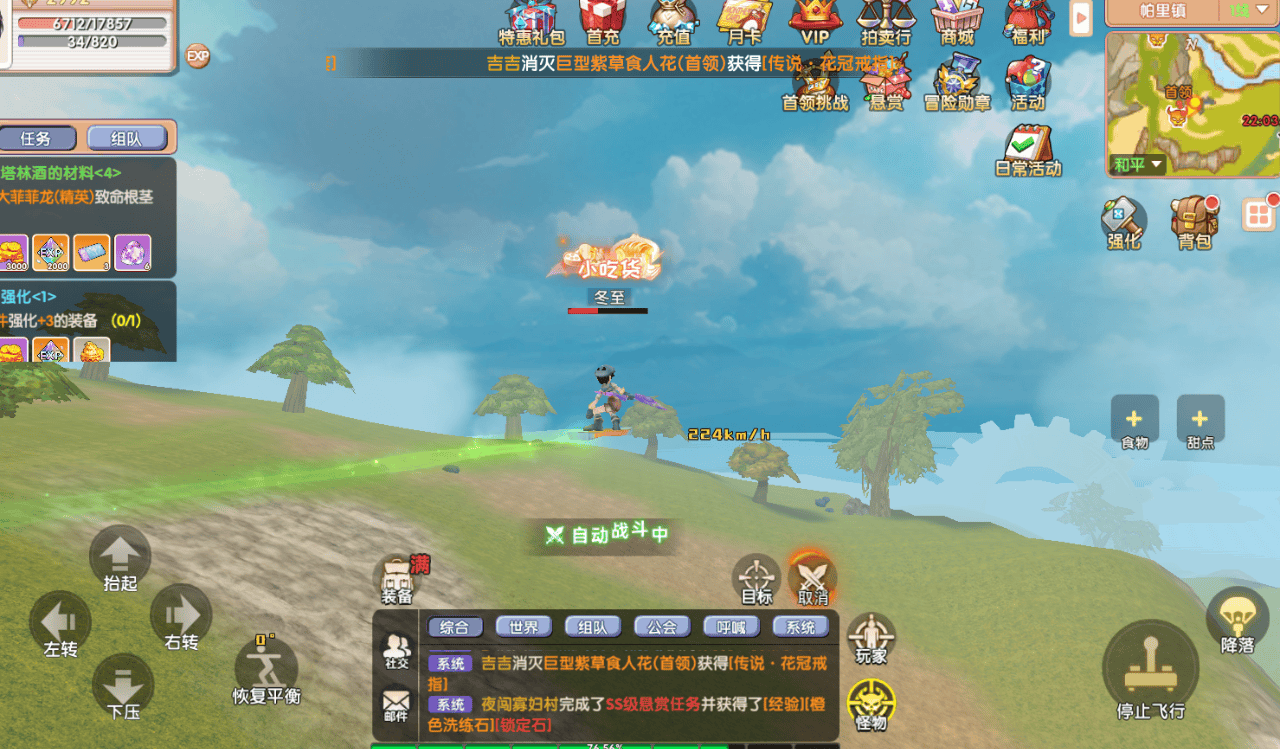This screenshot has height=749, width=1280.
Task: Open the 邮件 mail envelope
Action: 396,704
